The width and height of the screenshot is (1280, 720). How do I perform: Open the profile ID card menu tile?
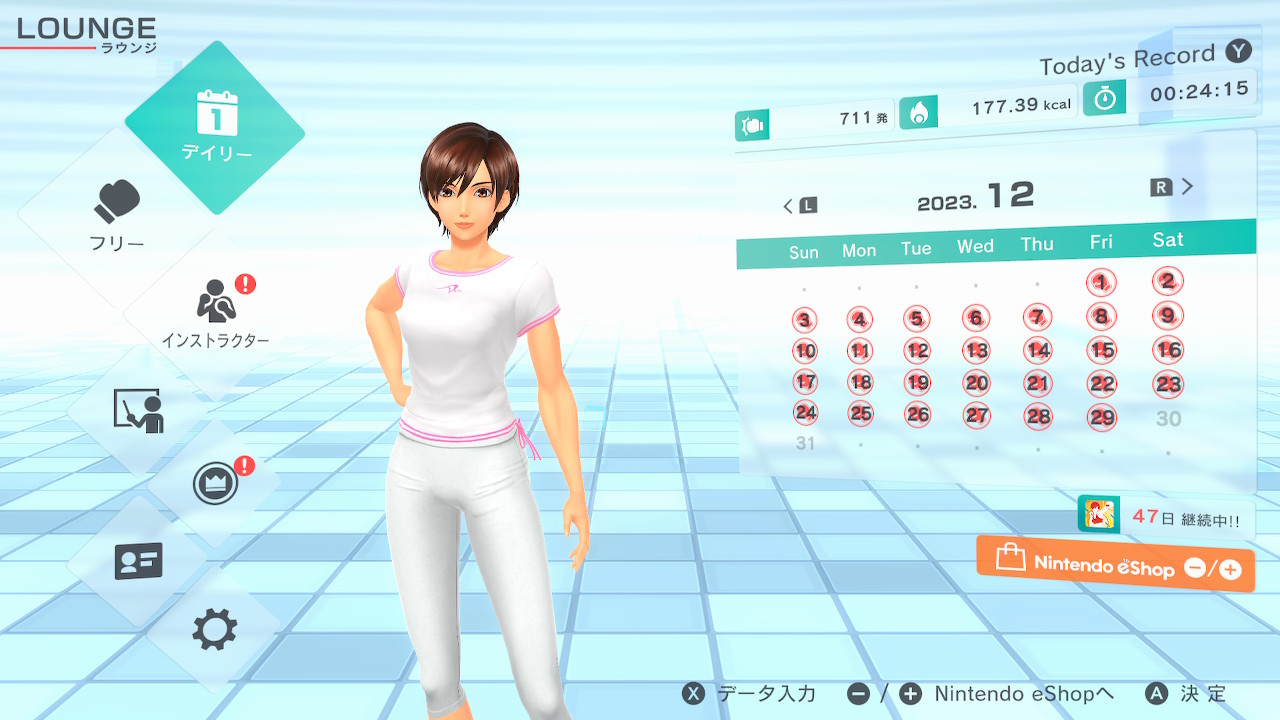tap(138, 561)
